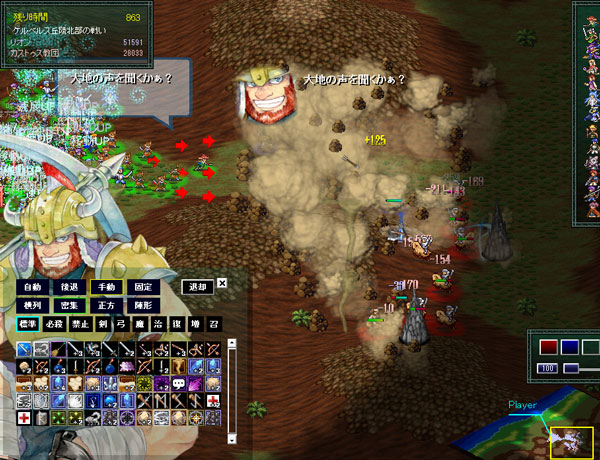Set units to 固定 (hold position)

[144, 287]
